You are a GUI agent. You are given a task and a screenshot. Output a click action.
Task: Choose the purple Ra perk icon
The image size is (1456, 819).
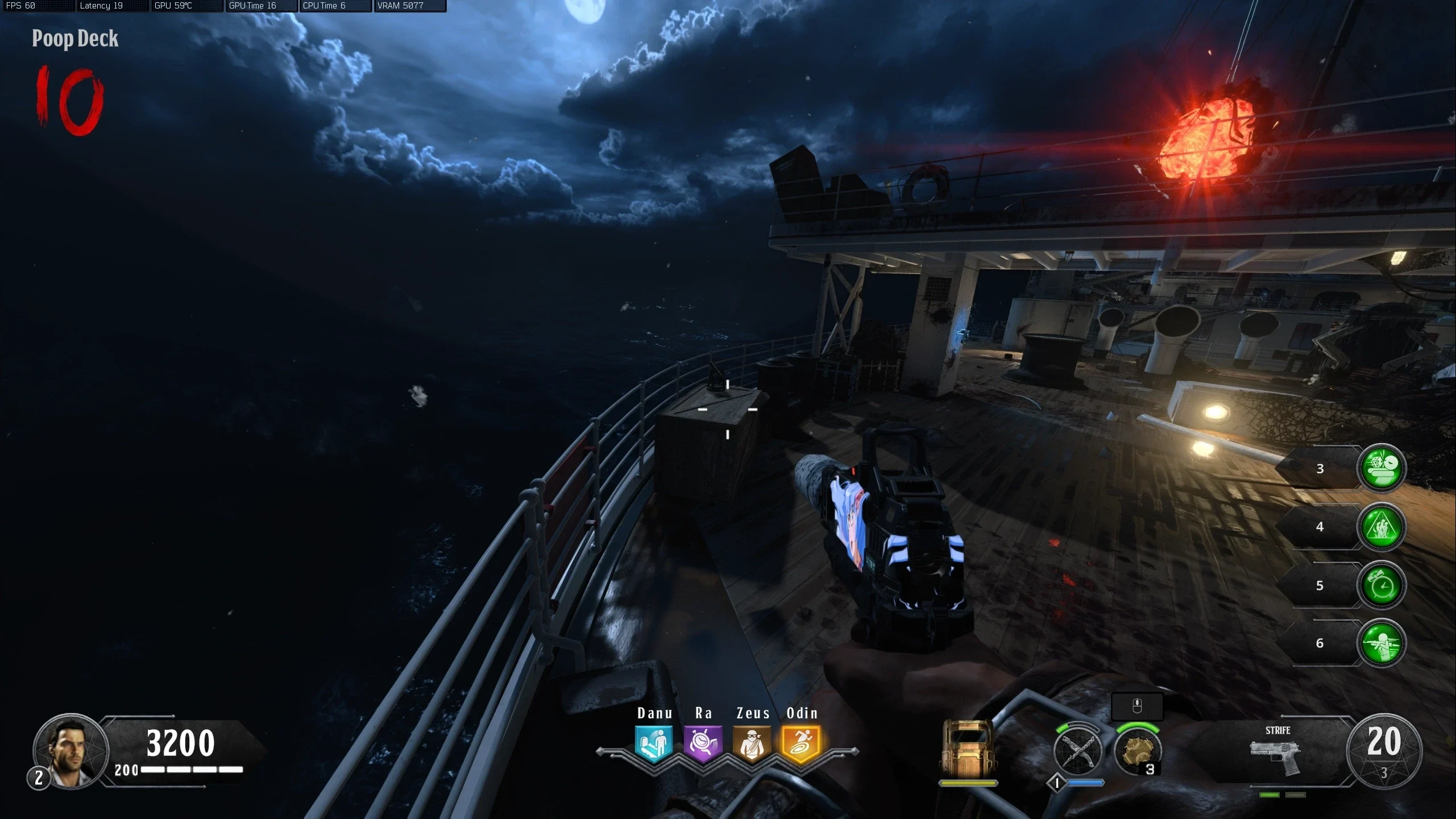[703, 743]
